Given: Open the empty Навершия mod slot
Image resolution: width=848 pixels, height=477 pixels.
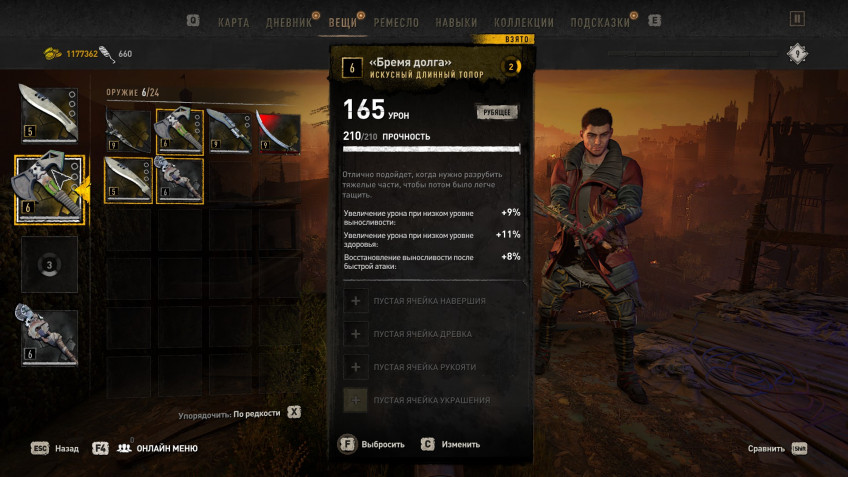Looking at the screenshot, I should click(x=431, y=301).
